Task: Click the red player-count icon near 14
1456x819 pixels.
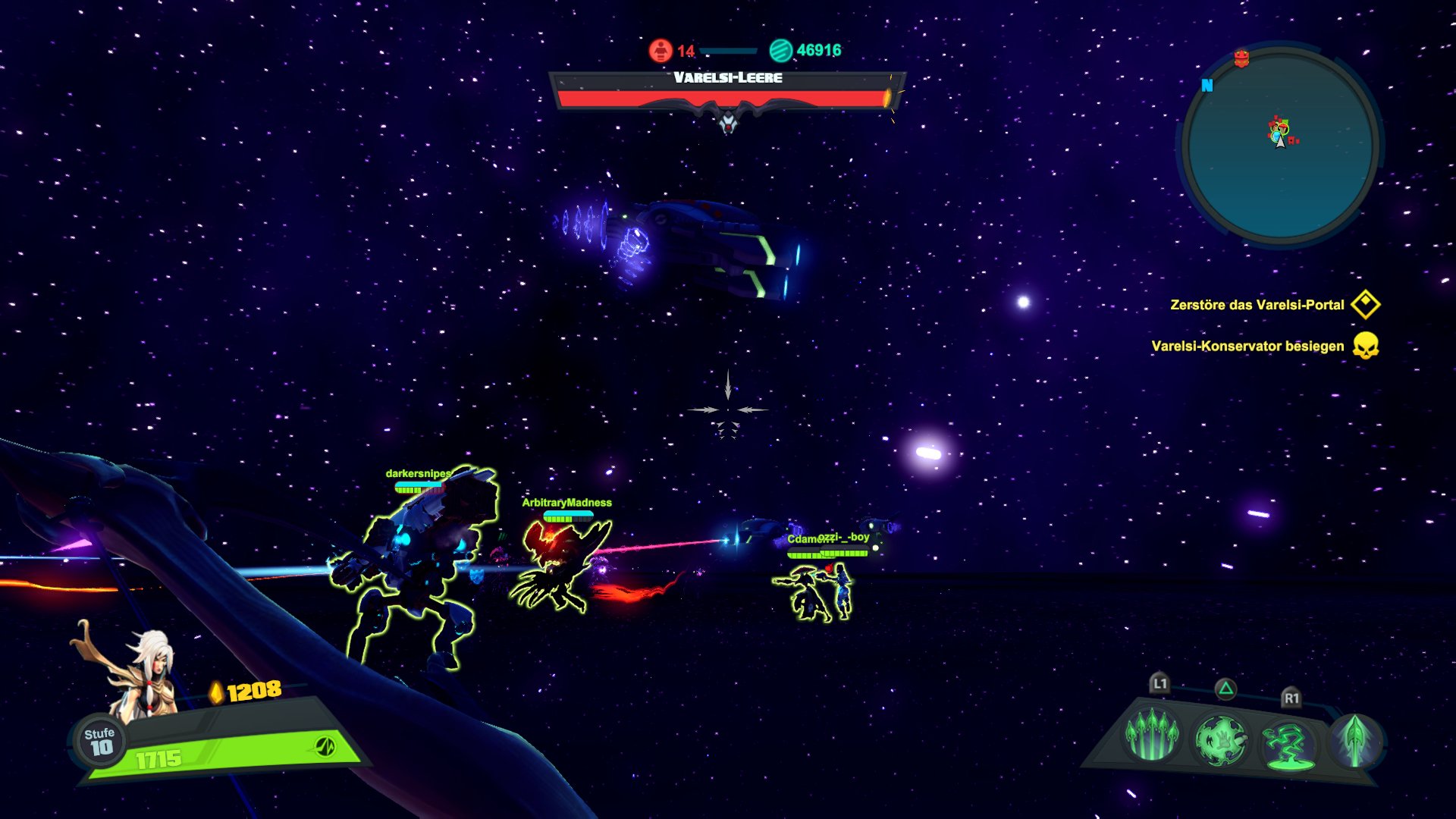Action: tap(659, 52)
